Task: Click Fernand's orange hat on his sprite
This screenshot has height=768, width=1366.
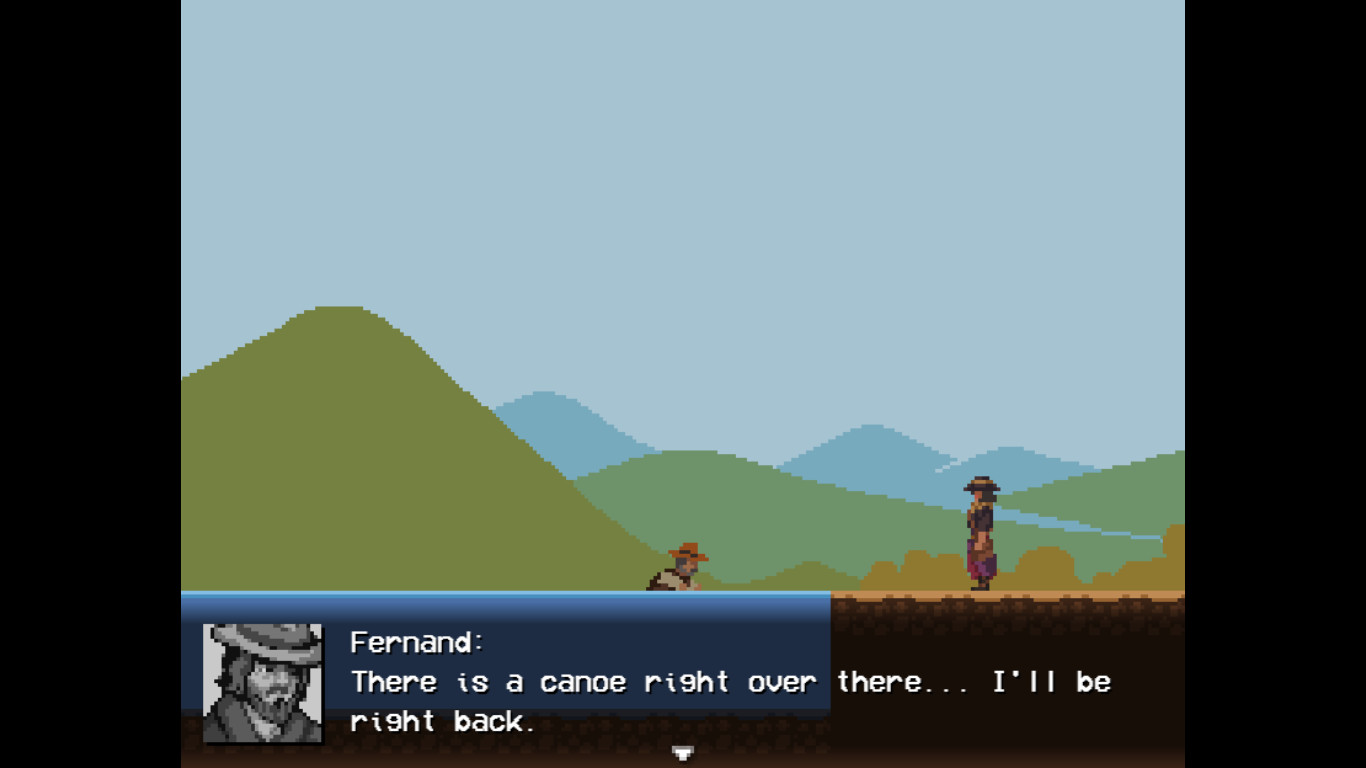Action: tap(688, 550)
